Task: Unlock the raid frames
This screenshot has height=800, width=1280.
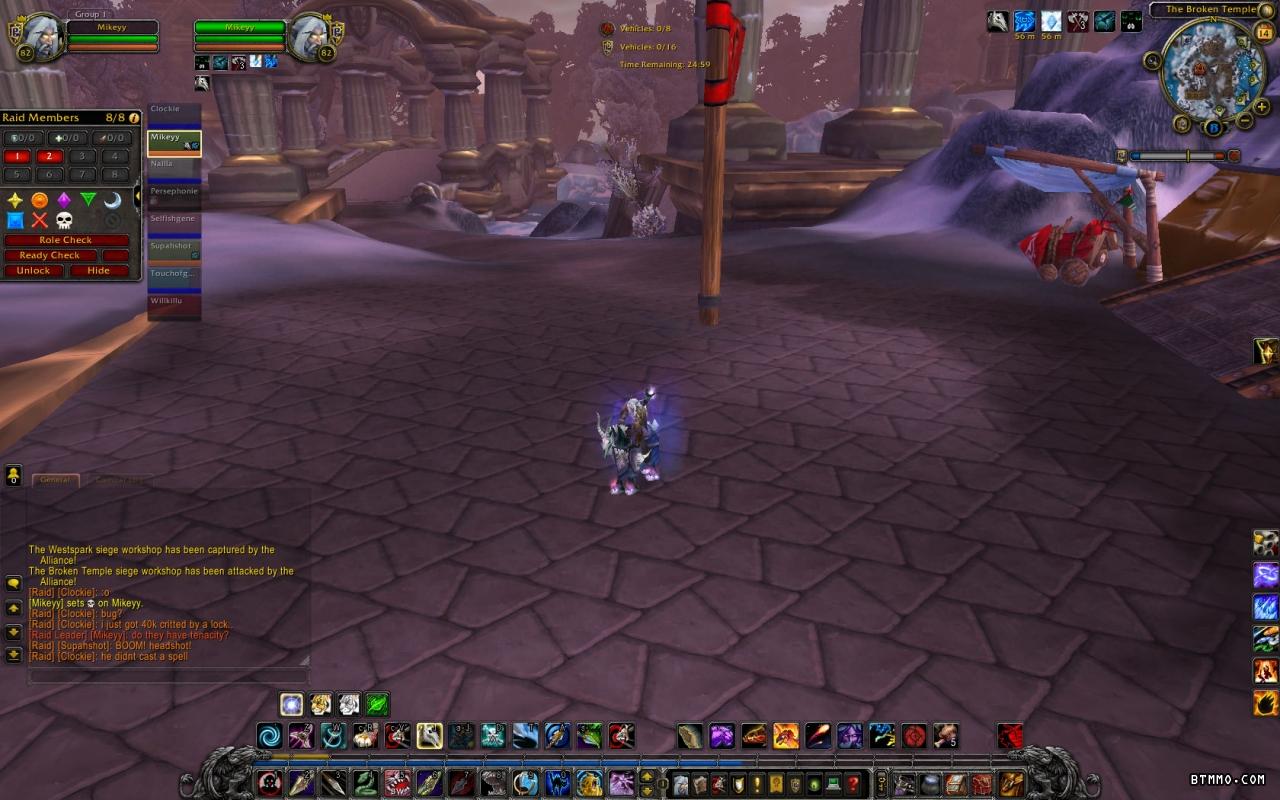Action: [33, 270]
